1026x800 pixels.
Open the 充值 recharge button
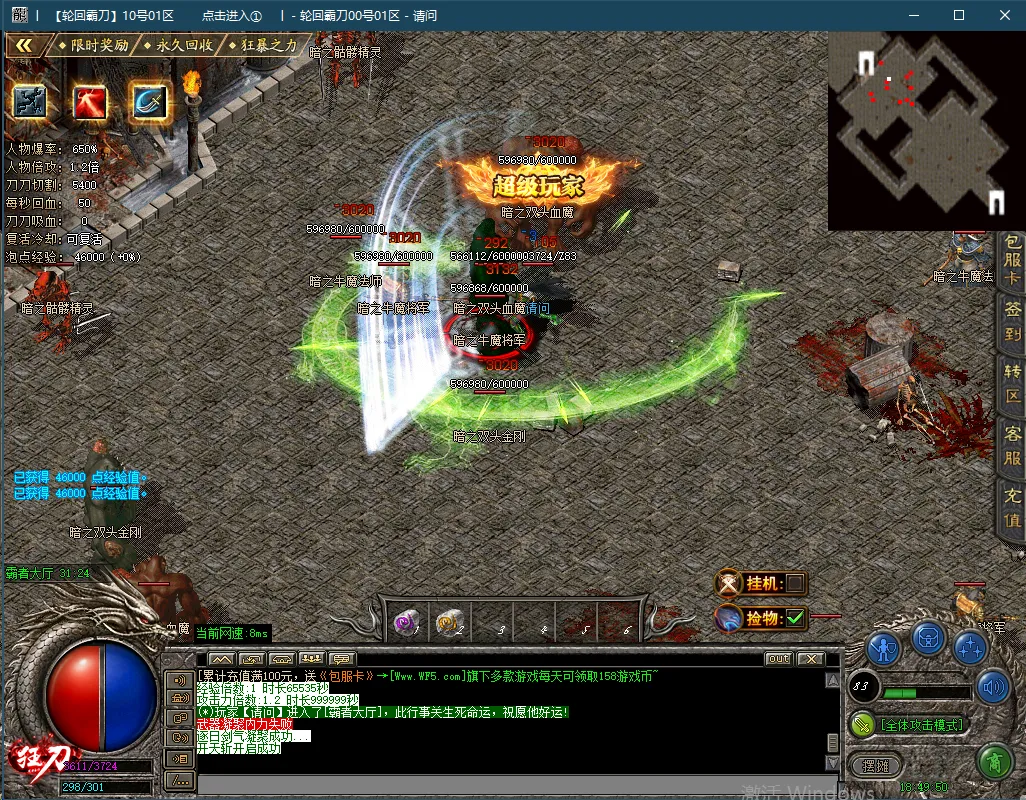pyautogui.click(x=1012, y=508)
